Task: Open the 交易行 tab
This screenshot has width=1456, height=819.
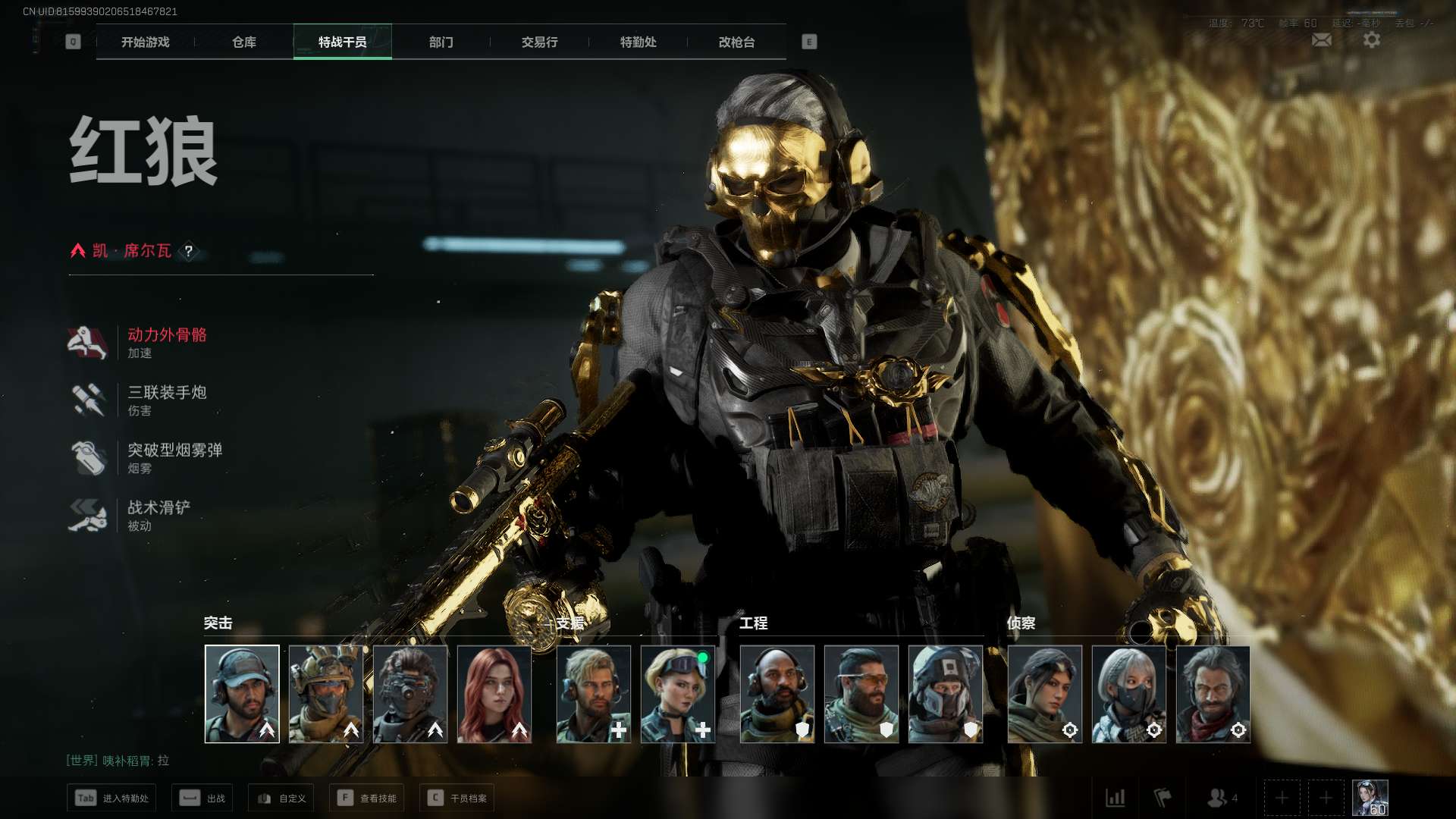Action: pos(539,42)
